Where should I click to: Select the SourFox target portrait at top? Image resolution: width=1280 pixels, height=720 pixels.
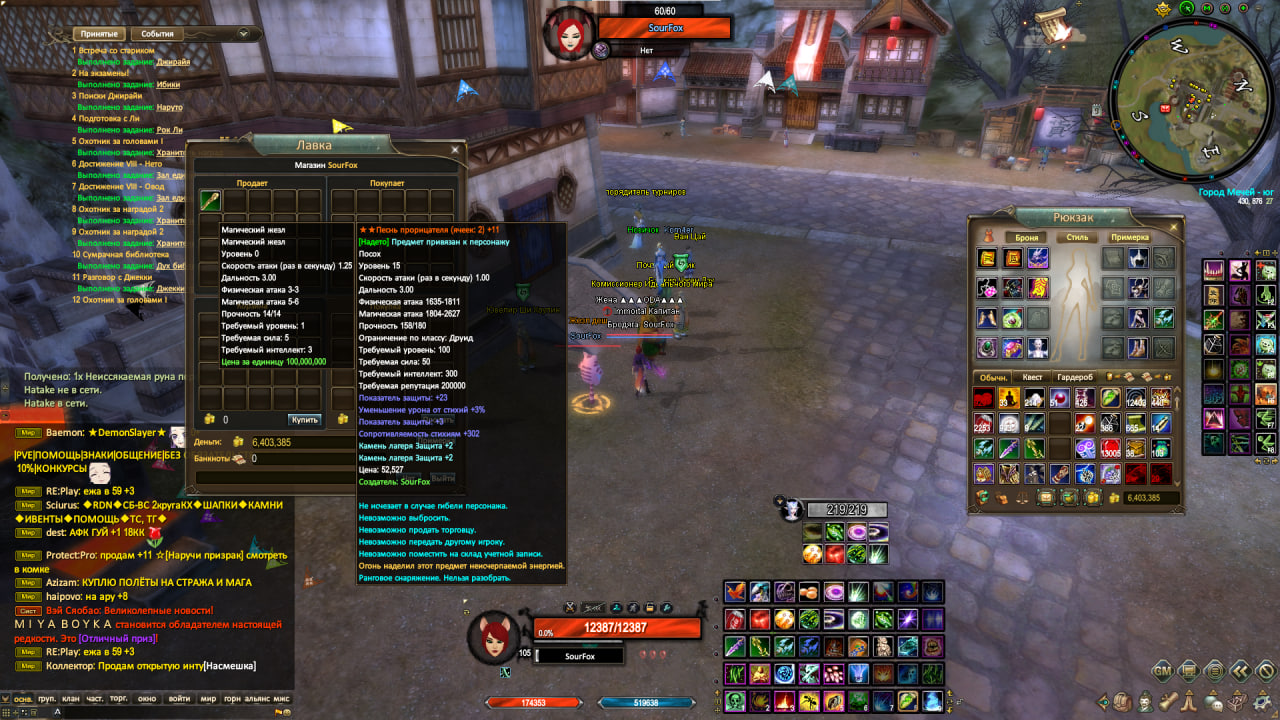click(x=569, y=32)
